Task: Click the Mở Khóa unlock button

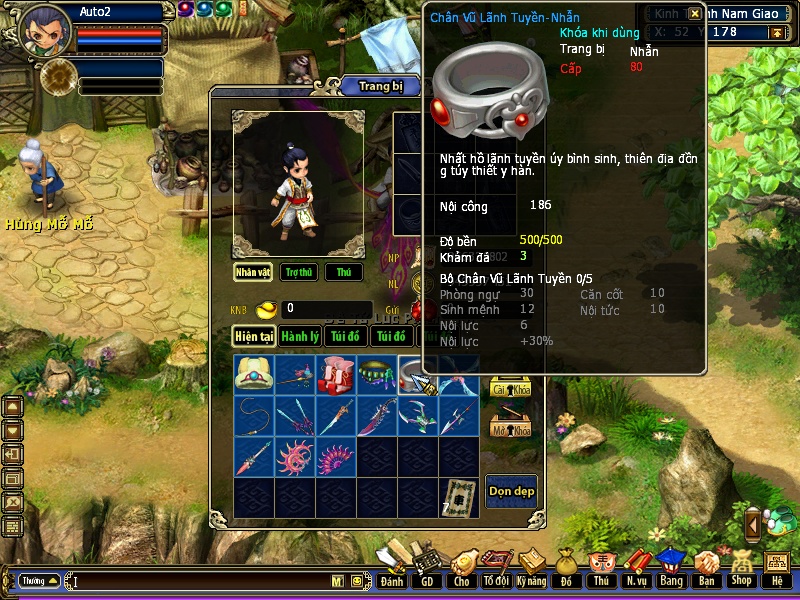Action: point(510,427)
